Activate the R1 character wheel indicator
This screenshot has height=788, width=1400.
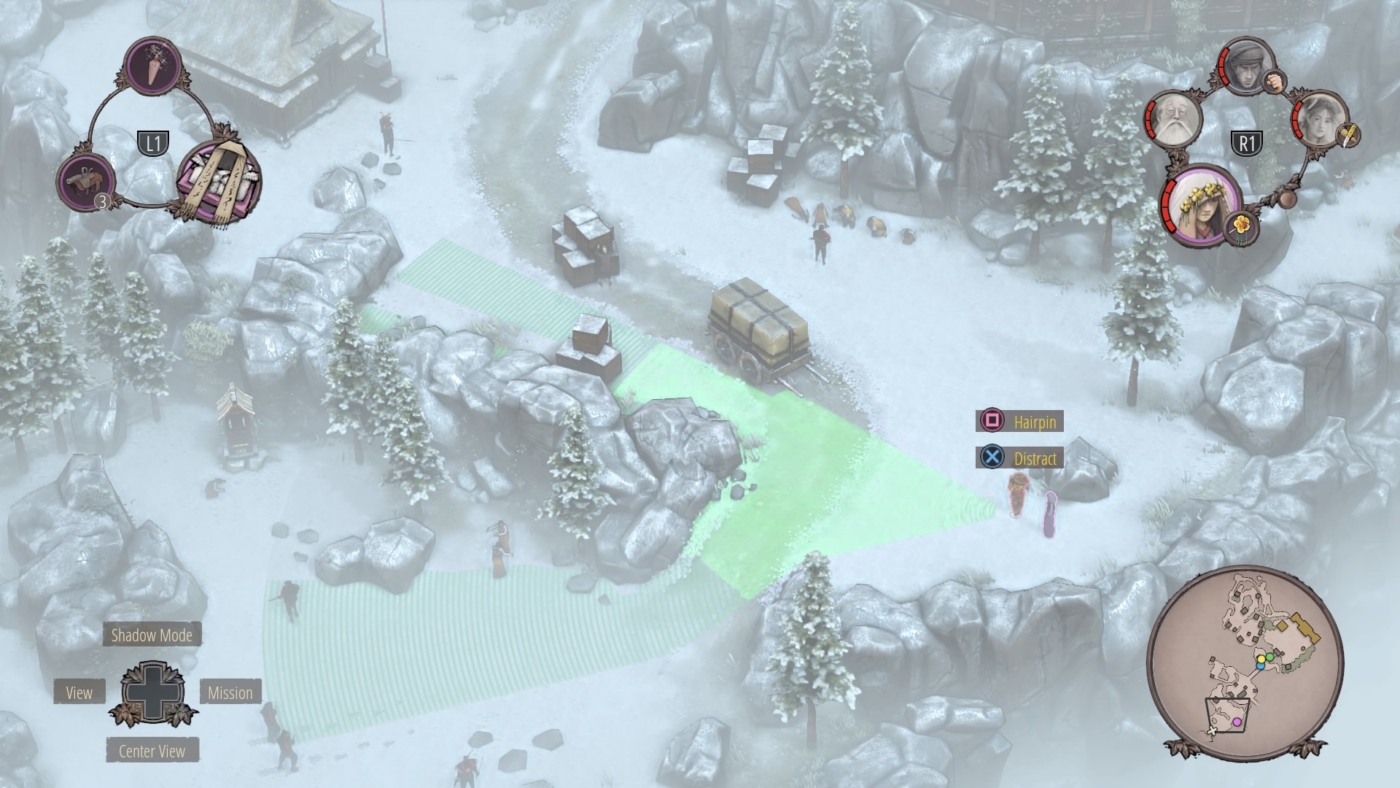pyautogui.click(x=1246, y=141)
